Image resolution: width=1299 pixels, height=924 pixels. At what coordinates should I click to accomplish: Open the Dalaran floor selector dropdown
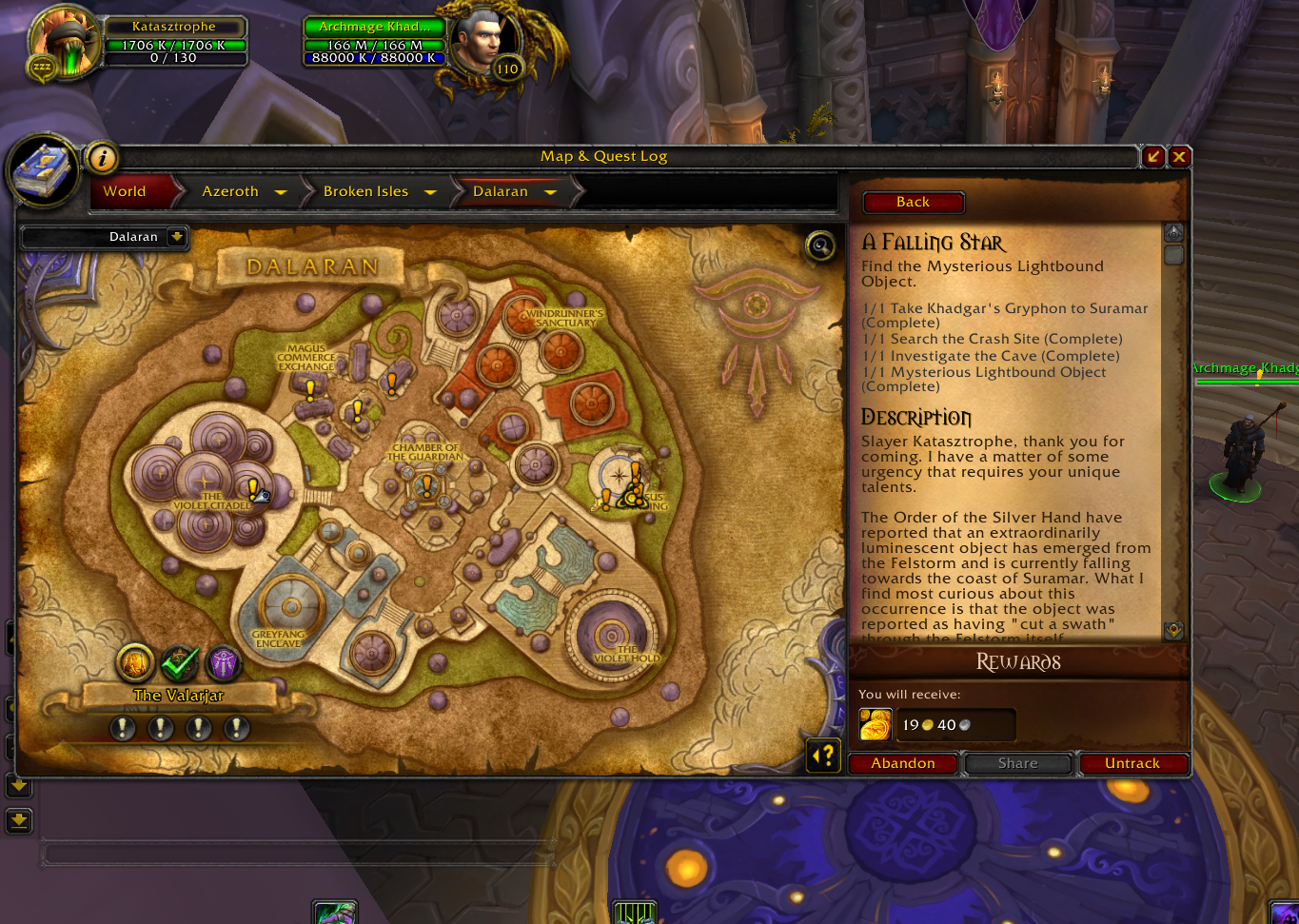click(x=177, y=237)
